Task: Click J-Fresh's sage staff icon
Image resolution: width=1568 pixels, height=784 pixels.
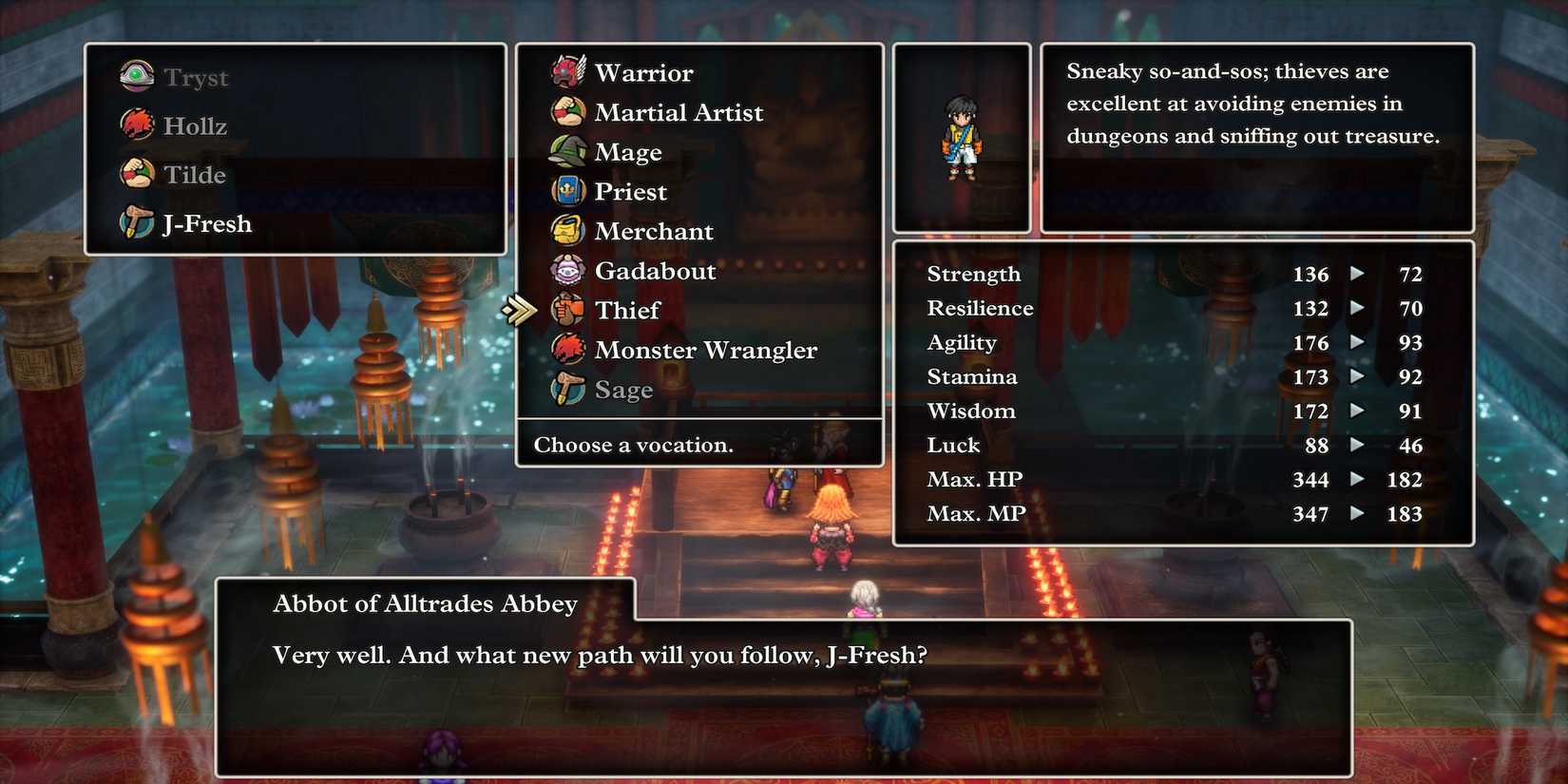Action: click(x=136, y=223)
